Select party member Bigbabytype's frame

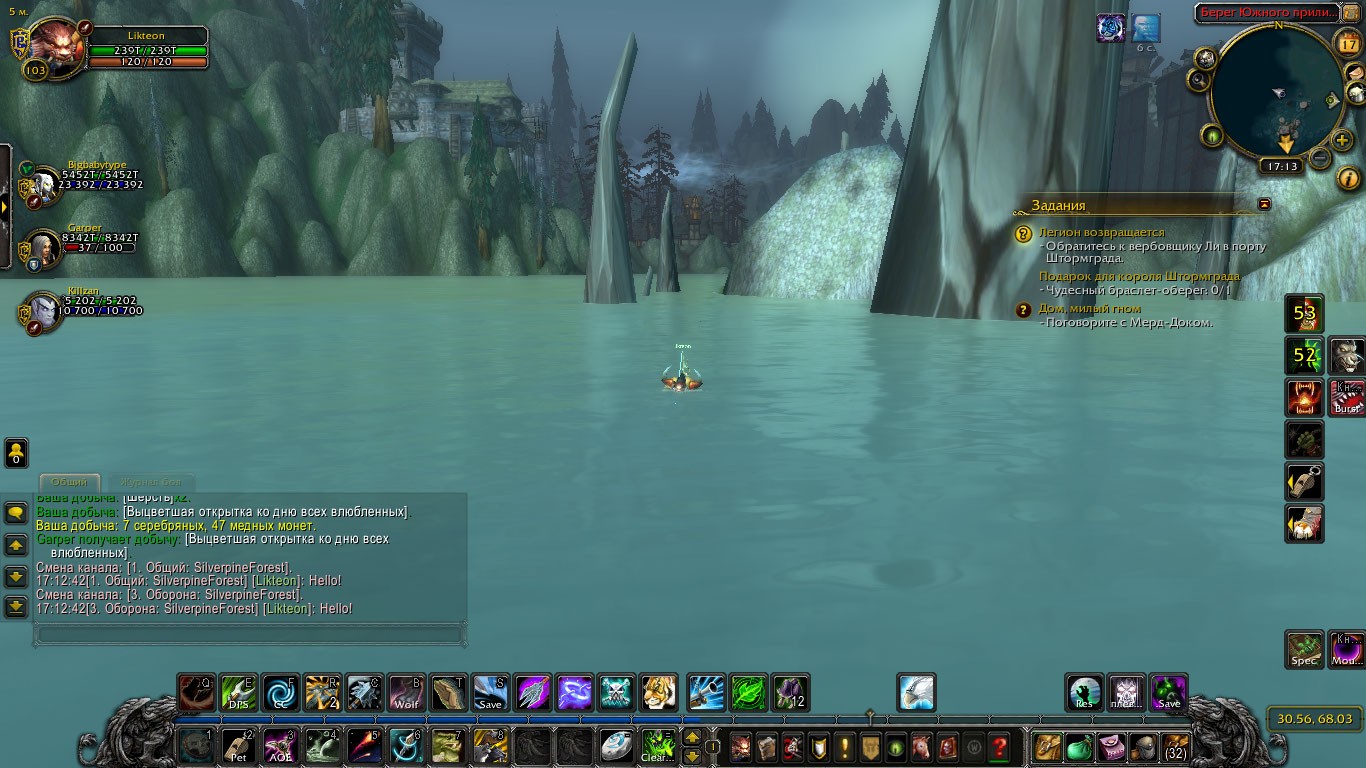pos(44,184)
